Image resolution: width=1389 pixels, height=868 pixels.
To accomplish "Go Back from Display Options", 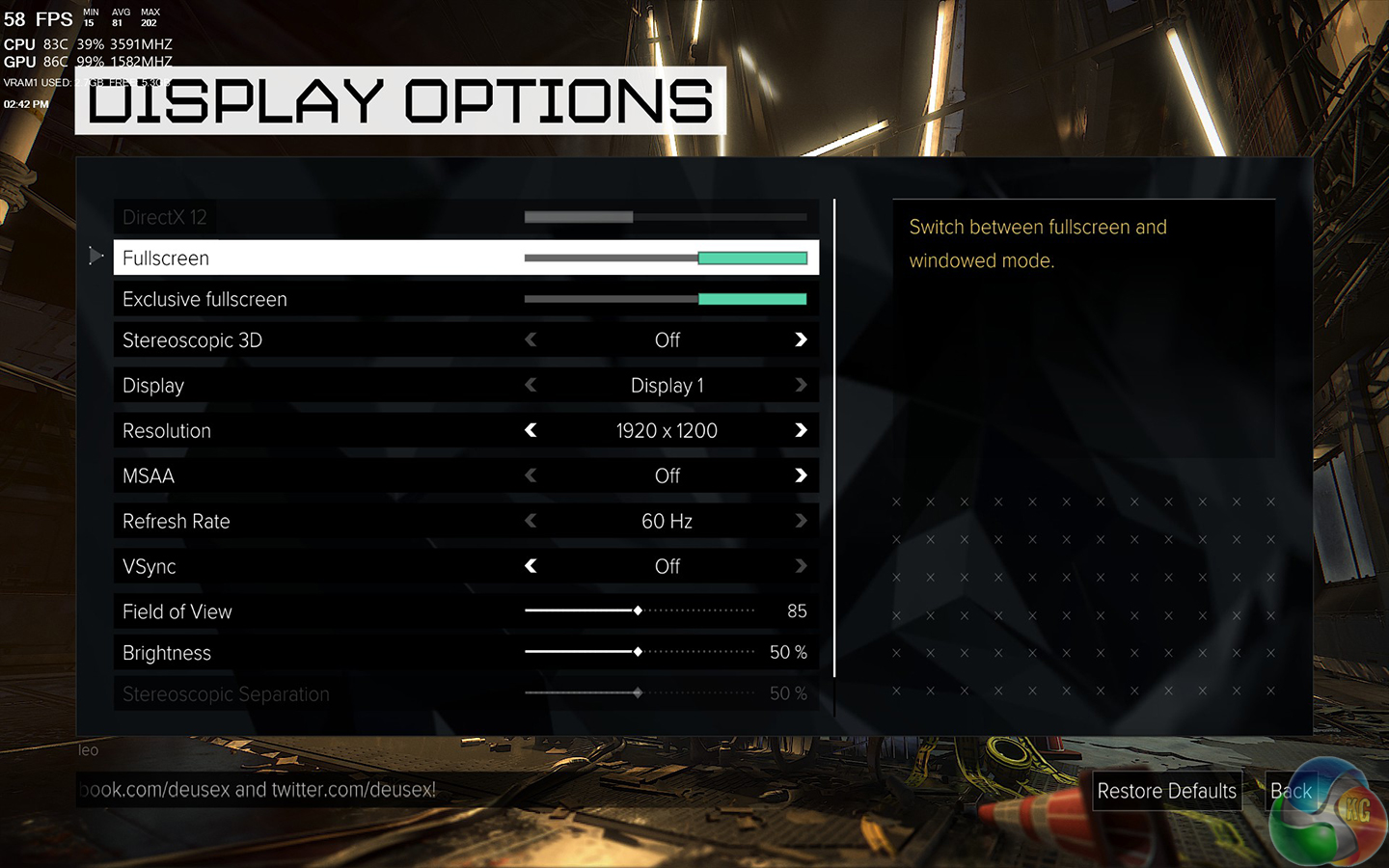I will coord(1291,791).
